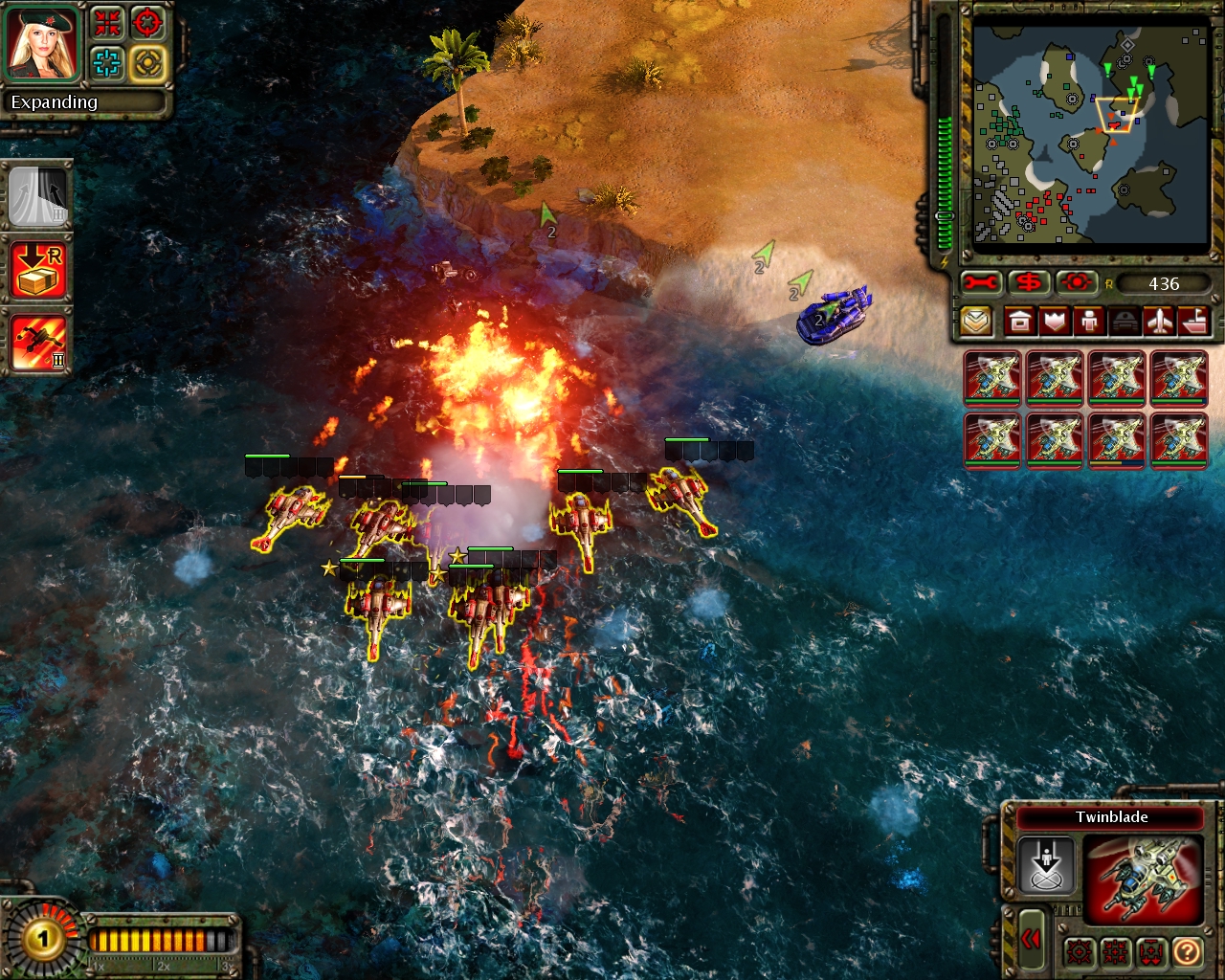Toggle aggressive stance for the Twinblade

click(1080, 953)
